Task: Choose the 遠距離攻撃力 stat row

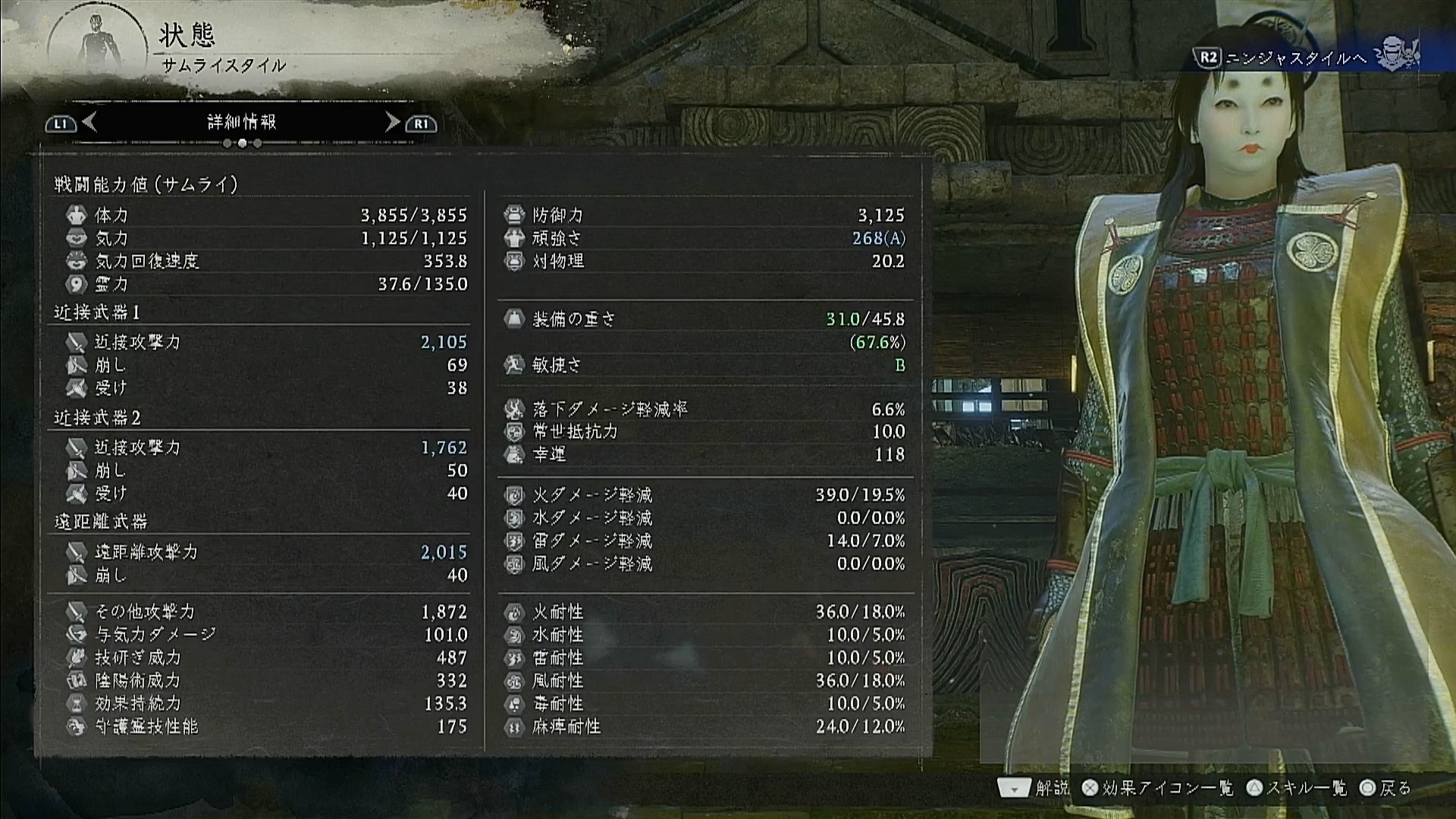Action: click(x=265, y=552)
